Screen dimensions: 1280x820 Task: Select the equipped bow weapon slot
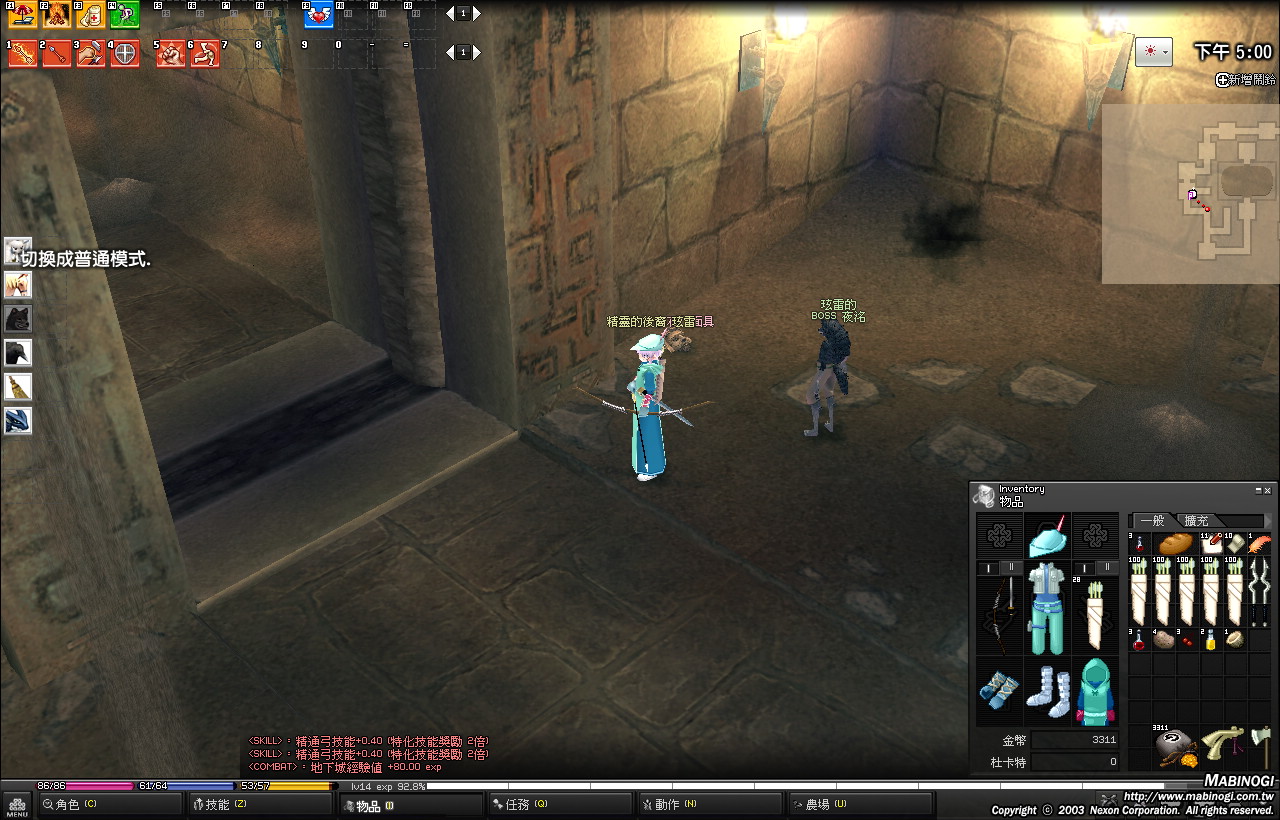click(x=999, y=612)
